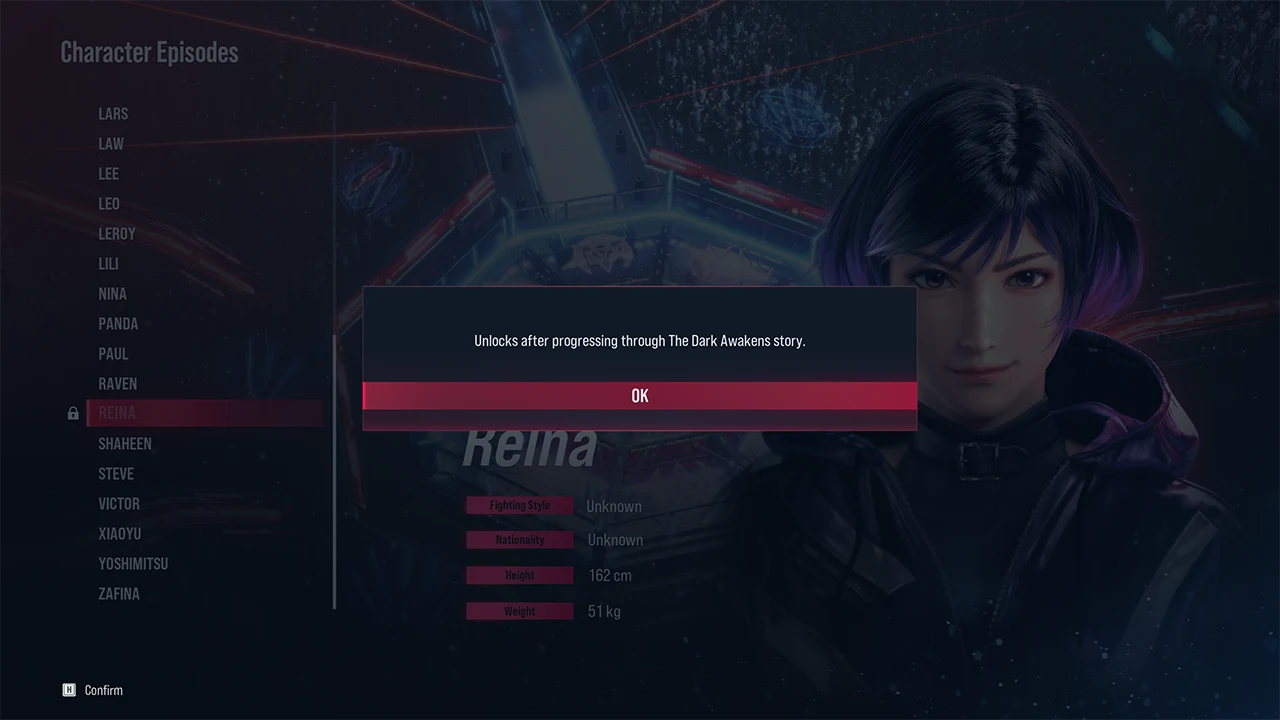The width and height of the screenshot is (1280, 720).
Task: Open Xiaoyu's character episode
Action: [x=120, y=534]
